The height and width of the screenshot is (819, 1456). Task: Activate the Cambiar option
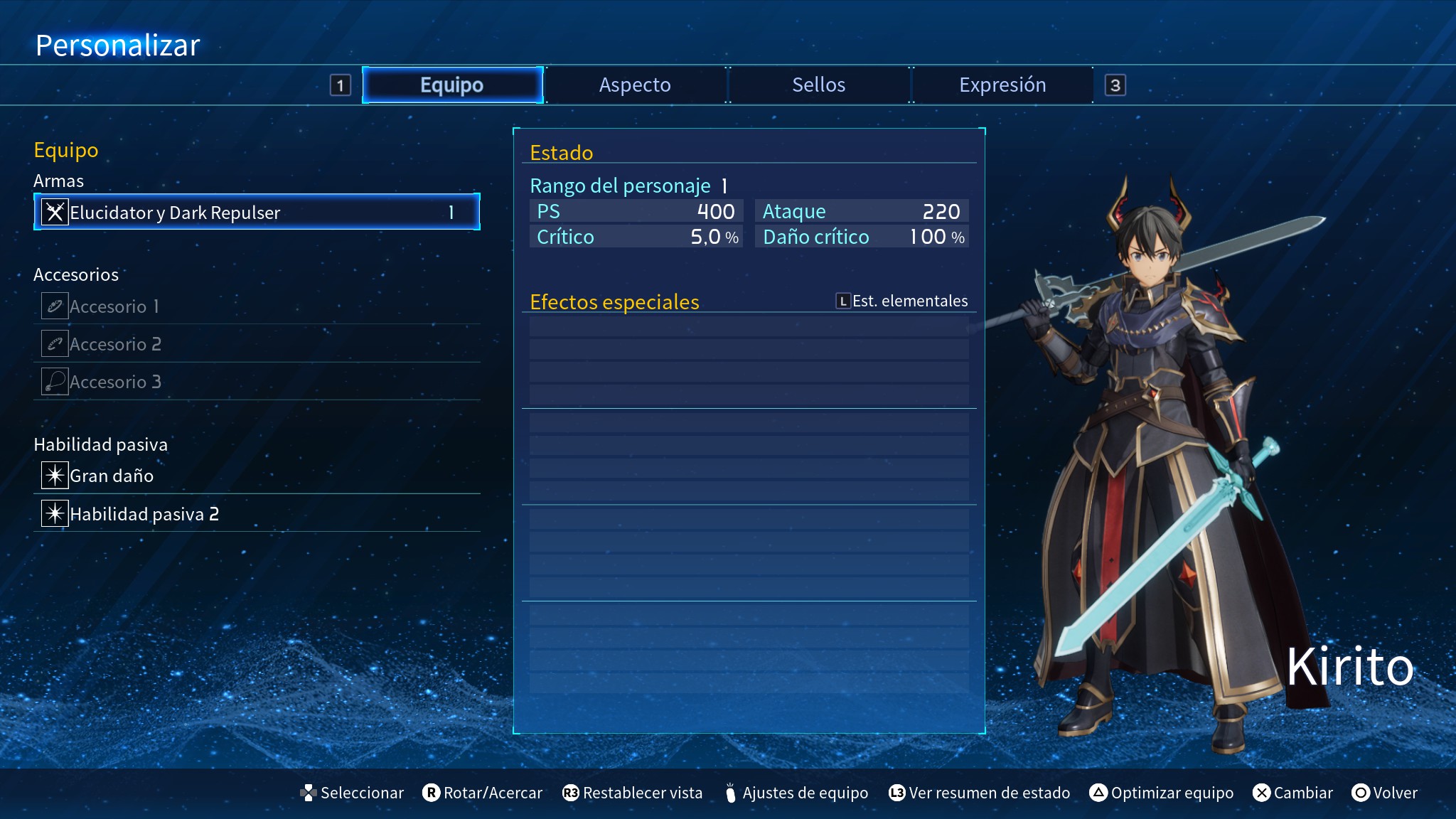click(x=1293, y=793)
